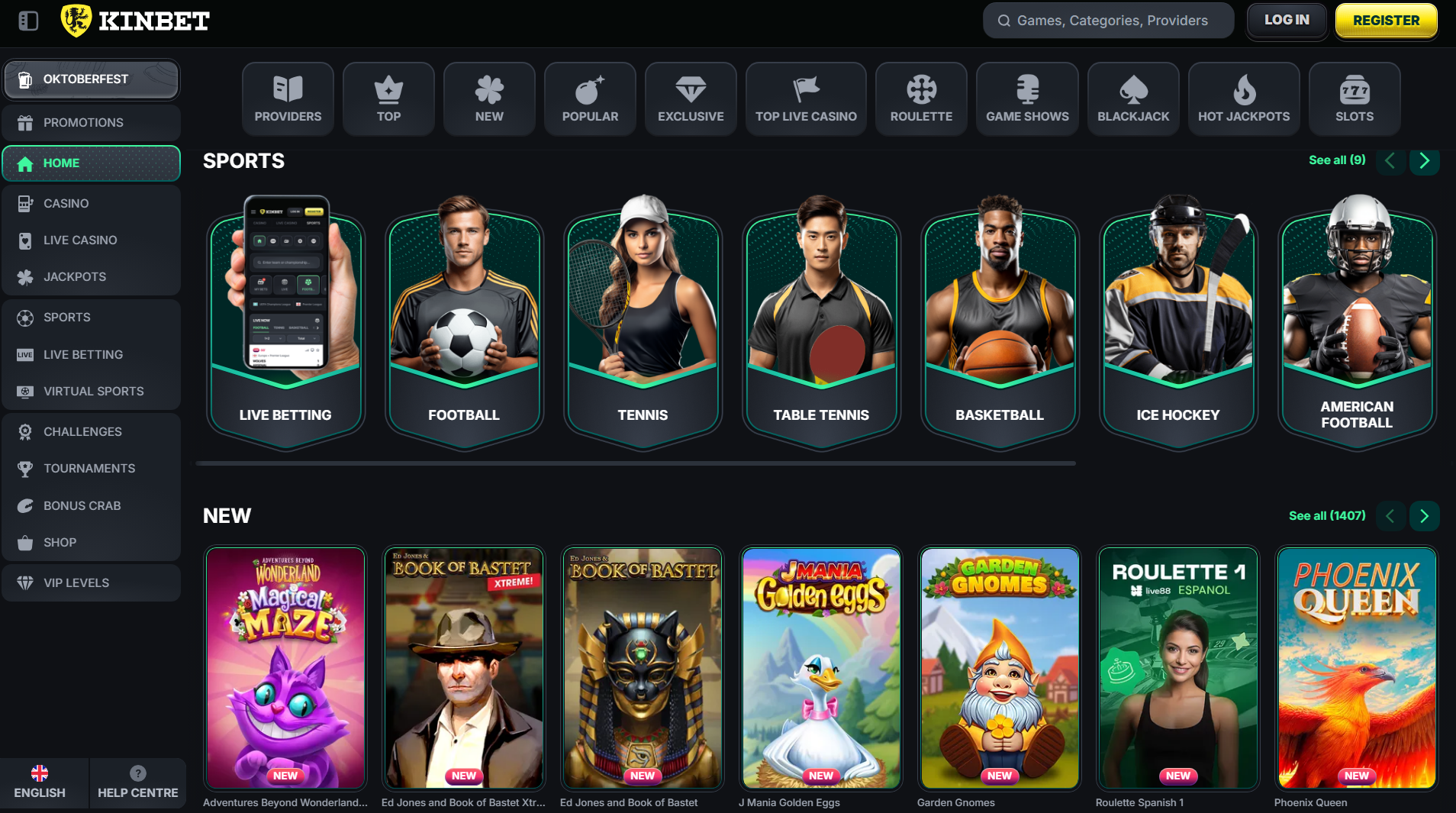The width and height of the screenshot is (1456, 813).
Task: Open the ENGLISH language selector
Action: coord(40,783)
